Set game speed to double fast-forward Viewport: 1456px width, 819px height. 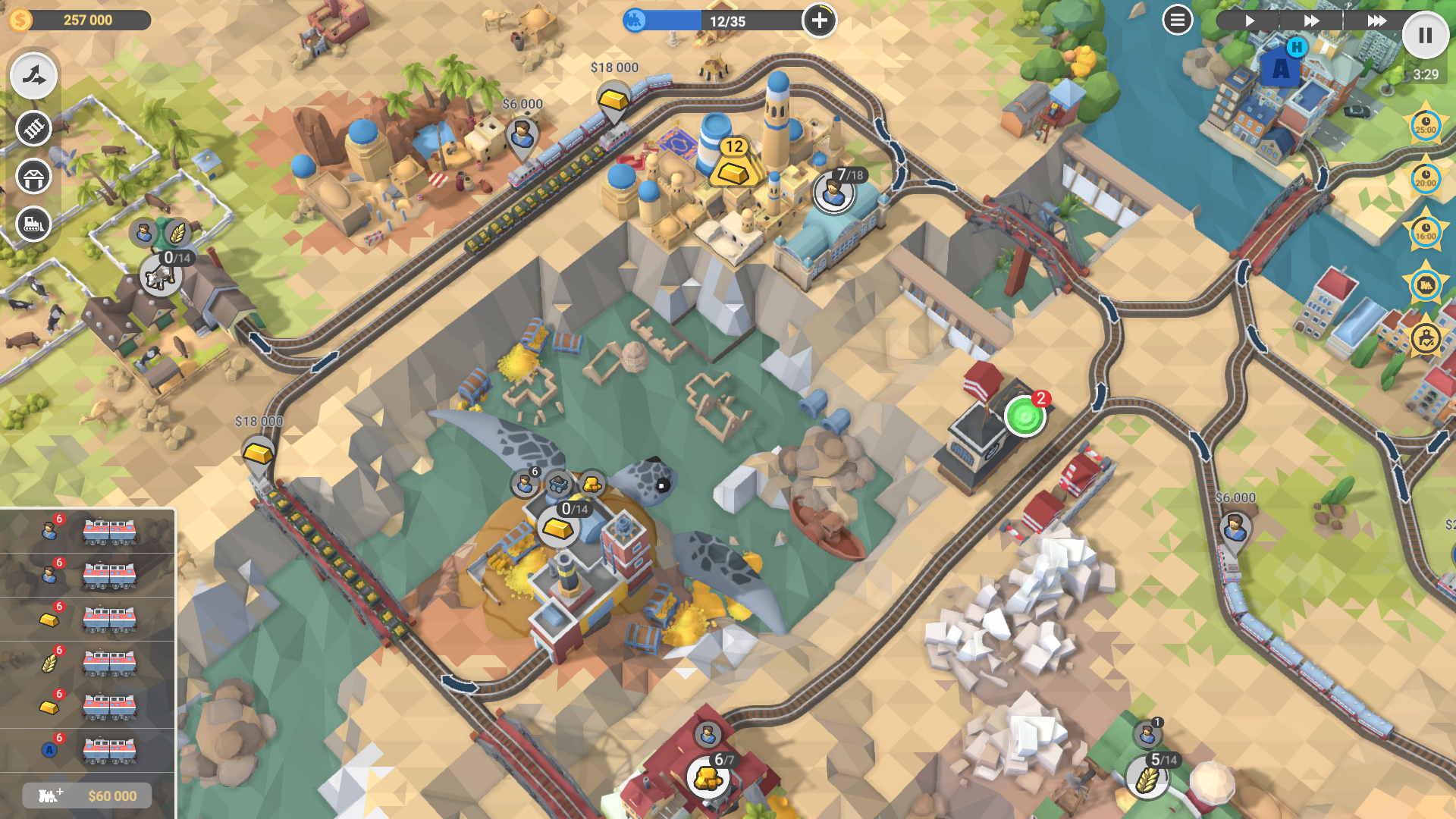point(1311,20)
